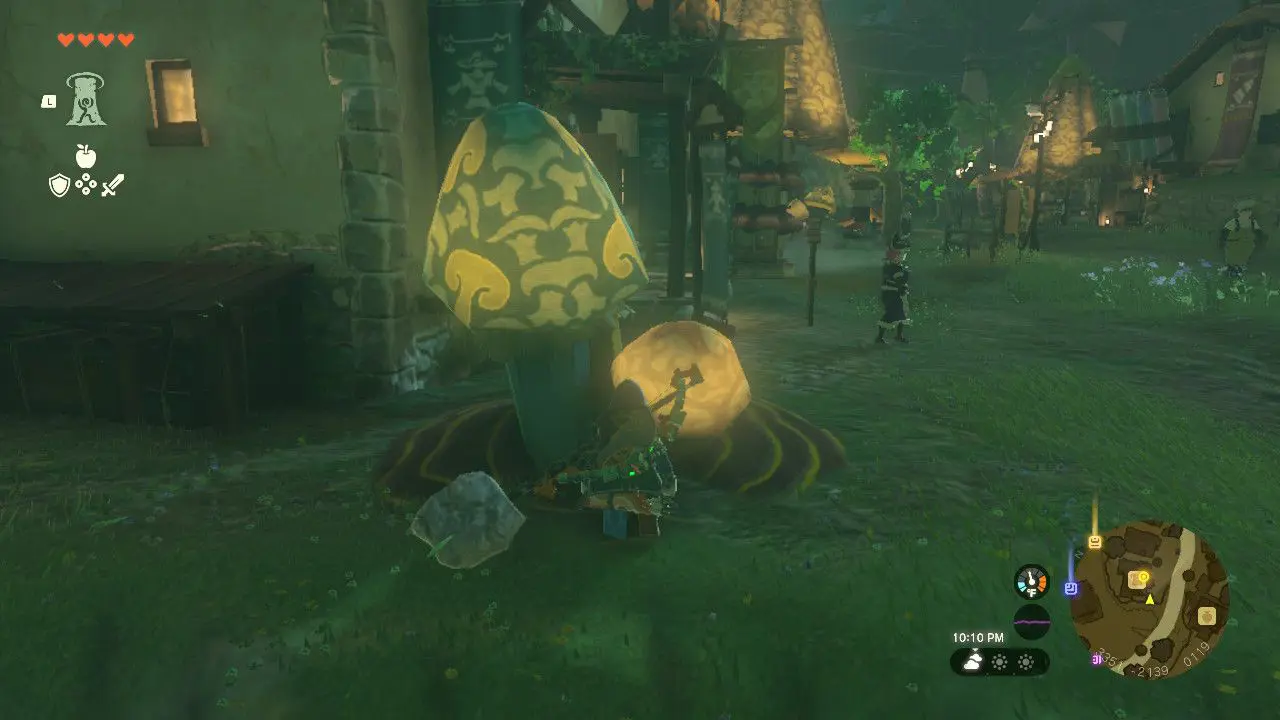Viewport: 1280px width, 720px height.
Task: Toggle the first heart in the health row
Action: [x=66, y=39]
